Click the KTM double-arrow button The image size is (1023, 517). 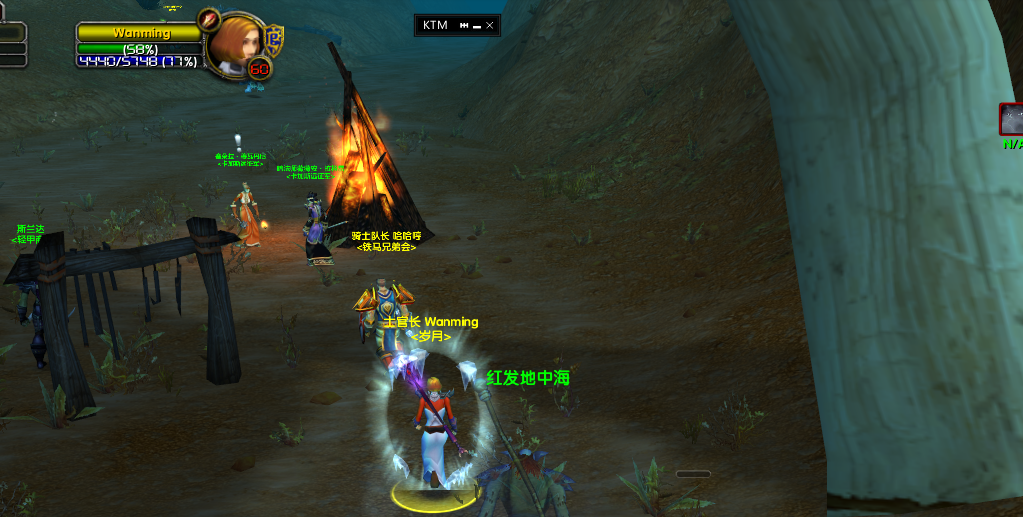click(x=464, y=25)
